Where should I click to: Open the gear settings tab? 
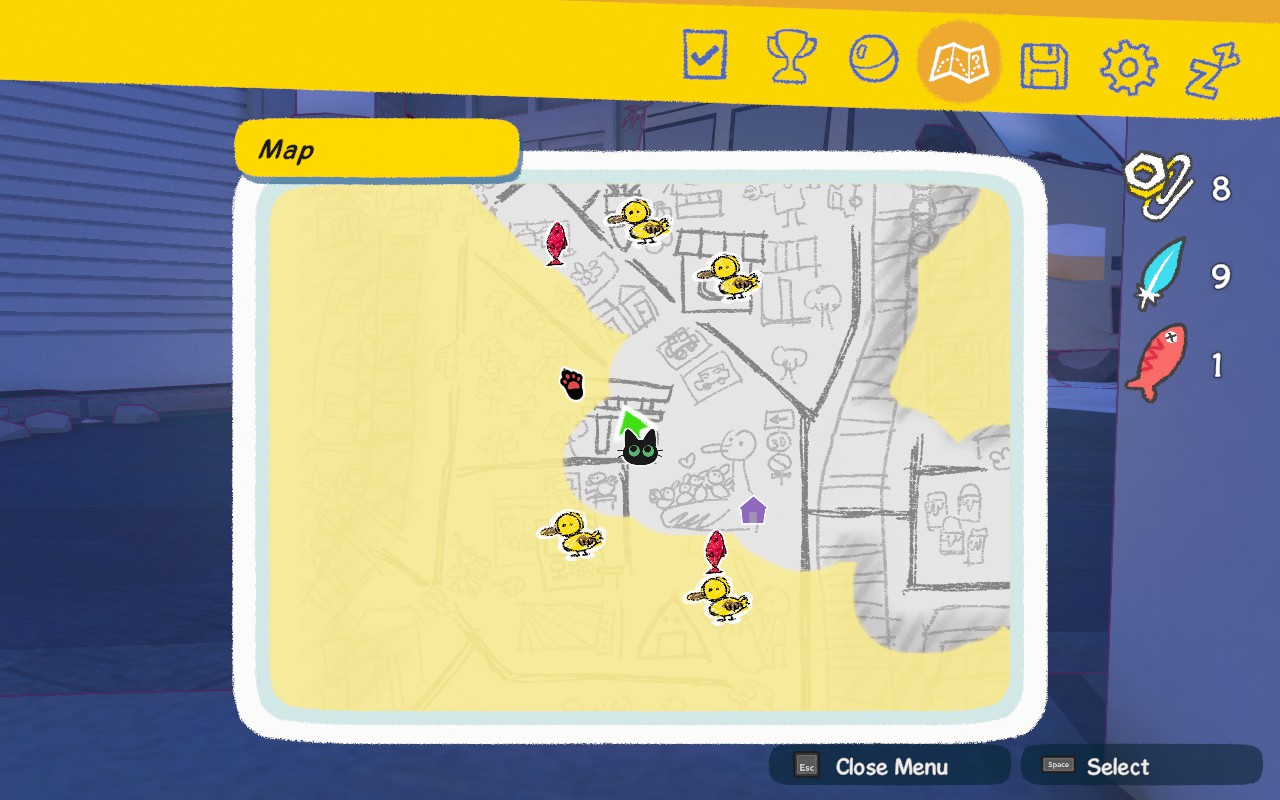[1128, 68]
